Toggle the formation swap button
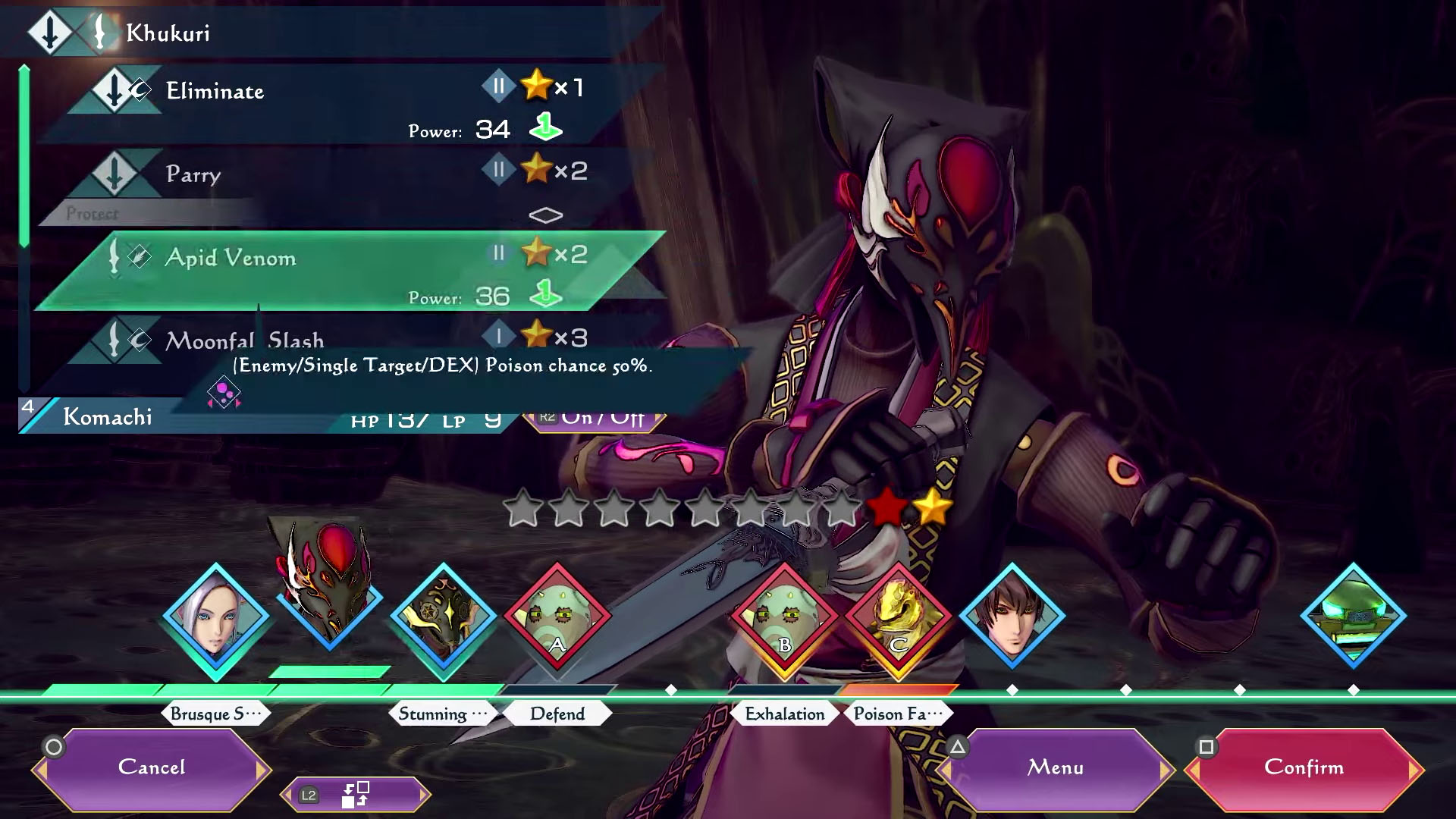The height and width of the screenshot is (819, 1456). (x=355, y=795)
